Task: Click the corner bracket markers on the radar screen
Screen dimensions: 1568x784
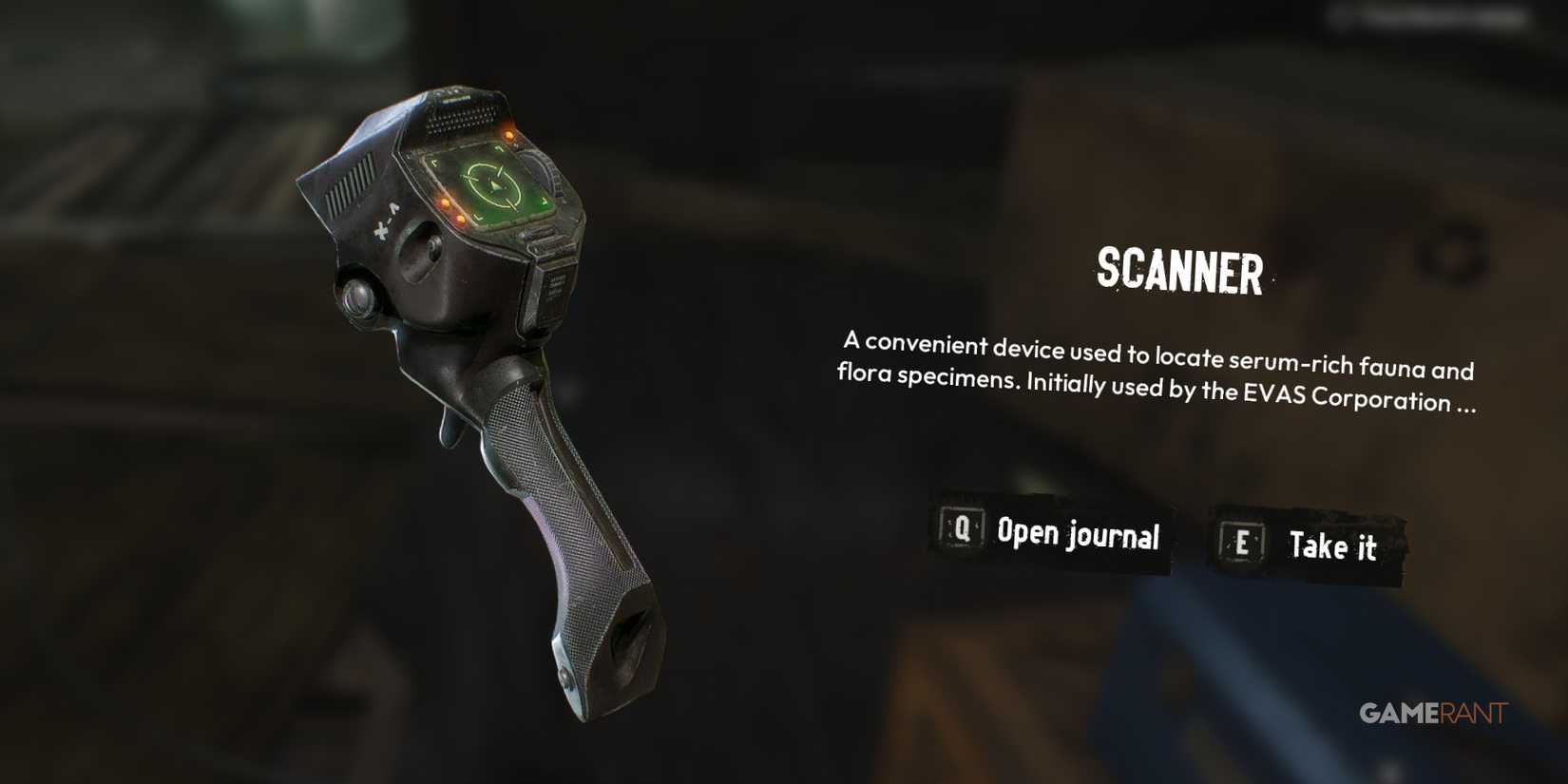Action: tap(435, 163)
